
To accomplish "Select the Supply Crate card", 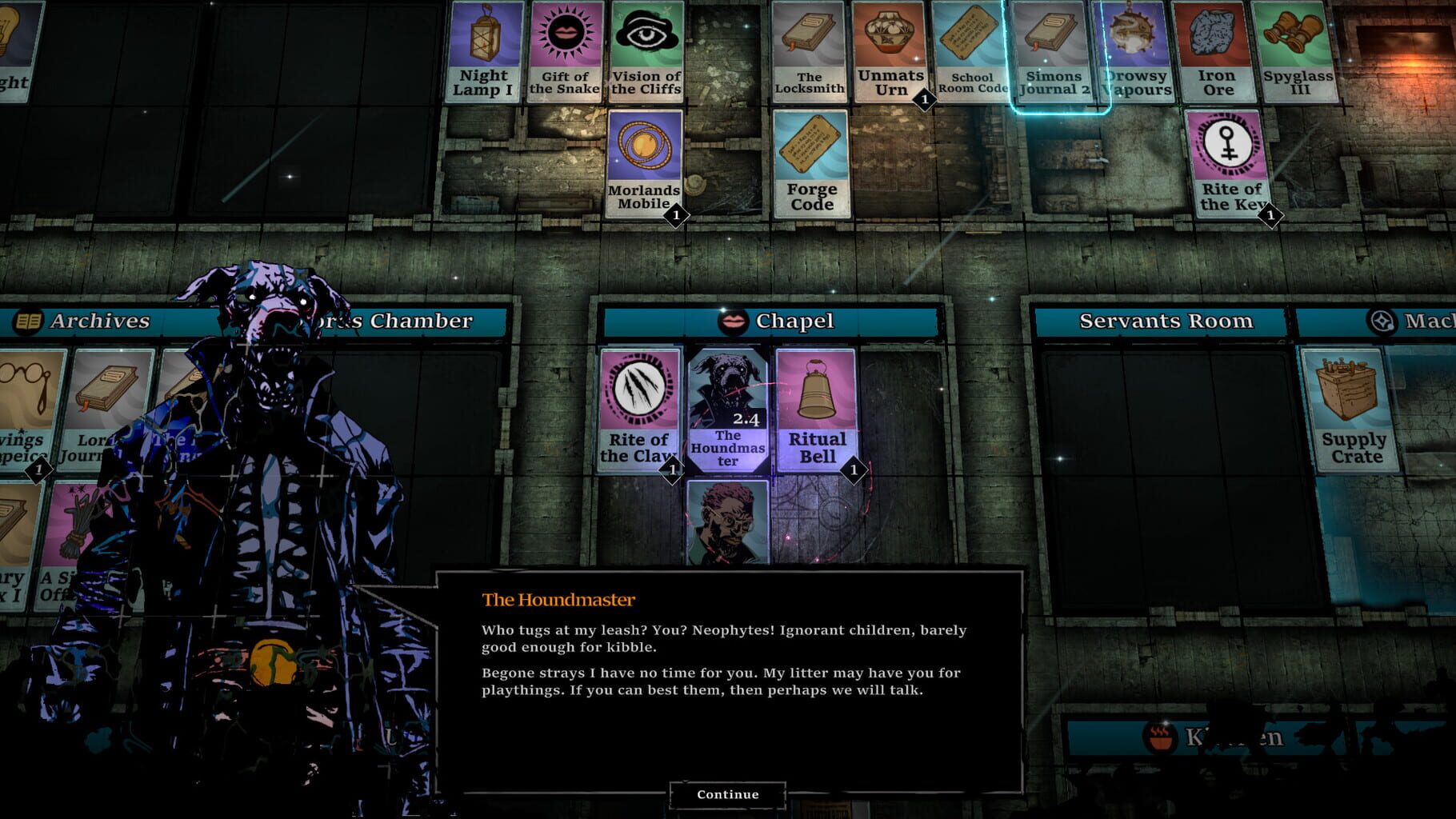I will 1352,410.
